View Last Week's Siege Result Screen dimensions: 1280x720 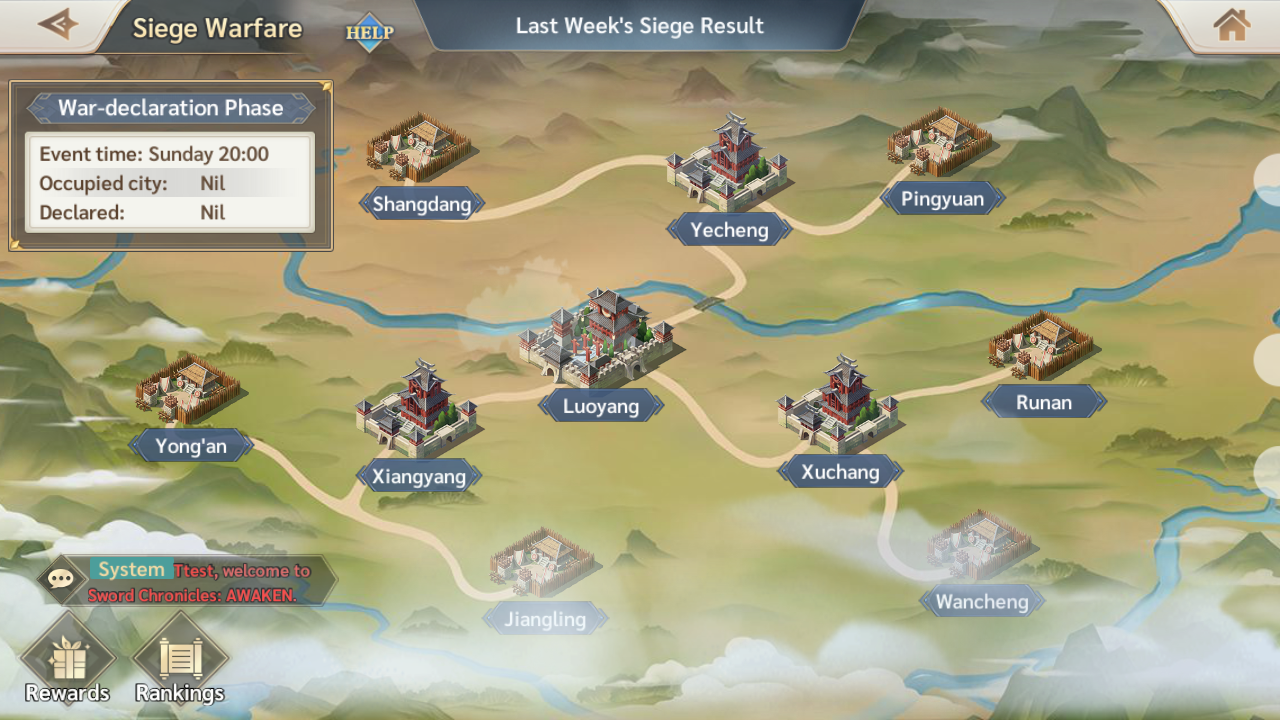pos(639,26)
